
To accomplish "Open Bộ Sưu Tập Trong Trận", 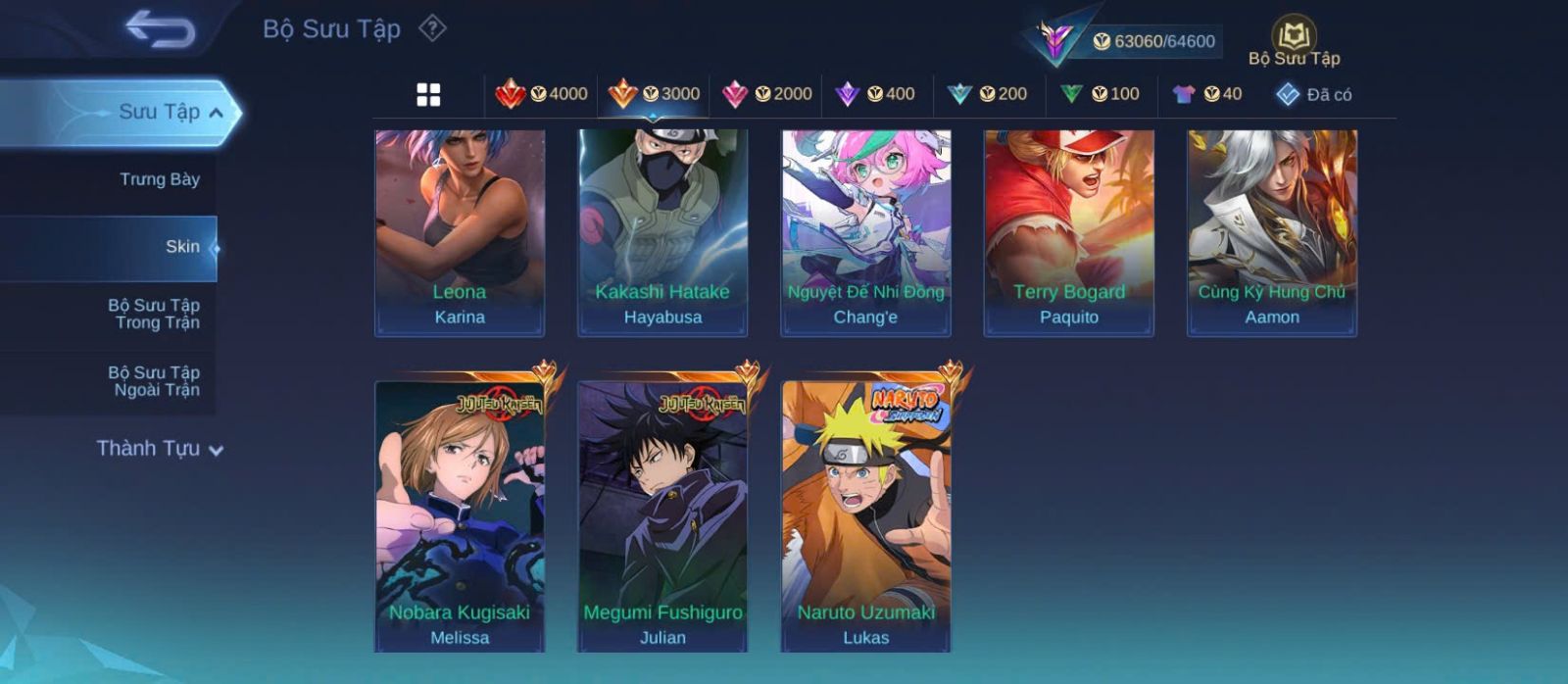I will [x=154, y=314].
